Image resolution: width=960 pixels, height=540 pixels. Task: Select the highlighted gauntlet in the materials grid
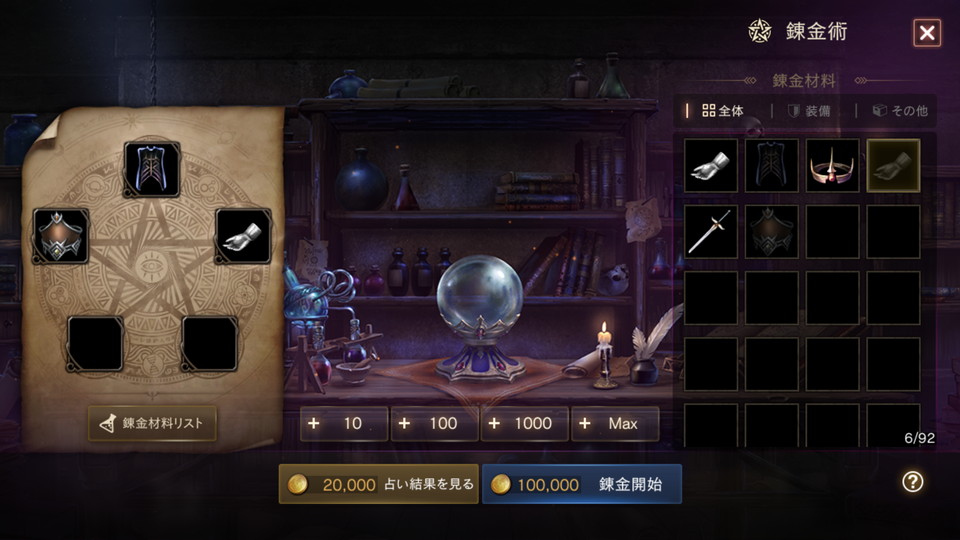point(893,166)
